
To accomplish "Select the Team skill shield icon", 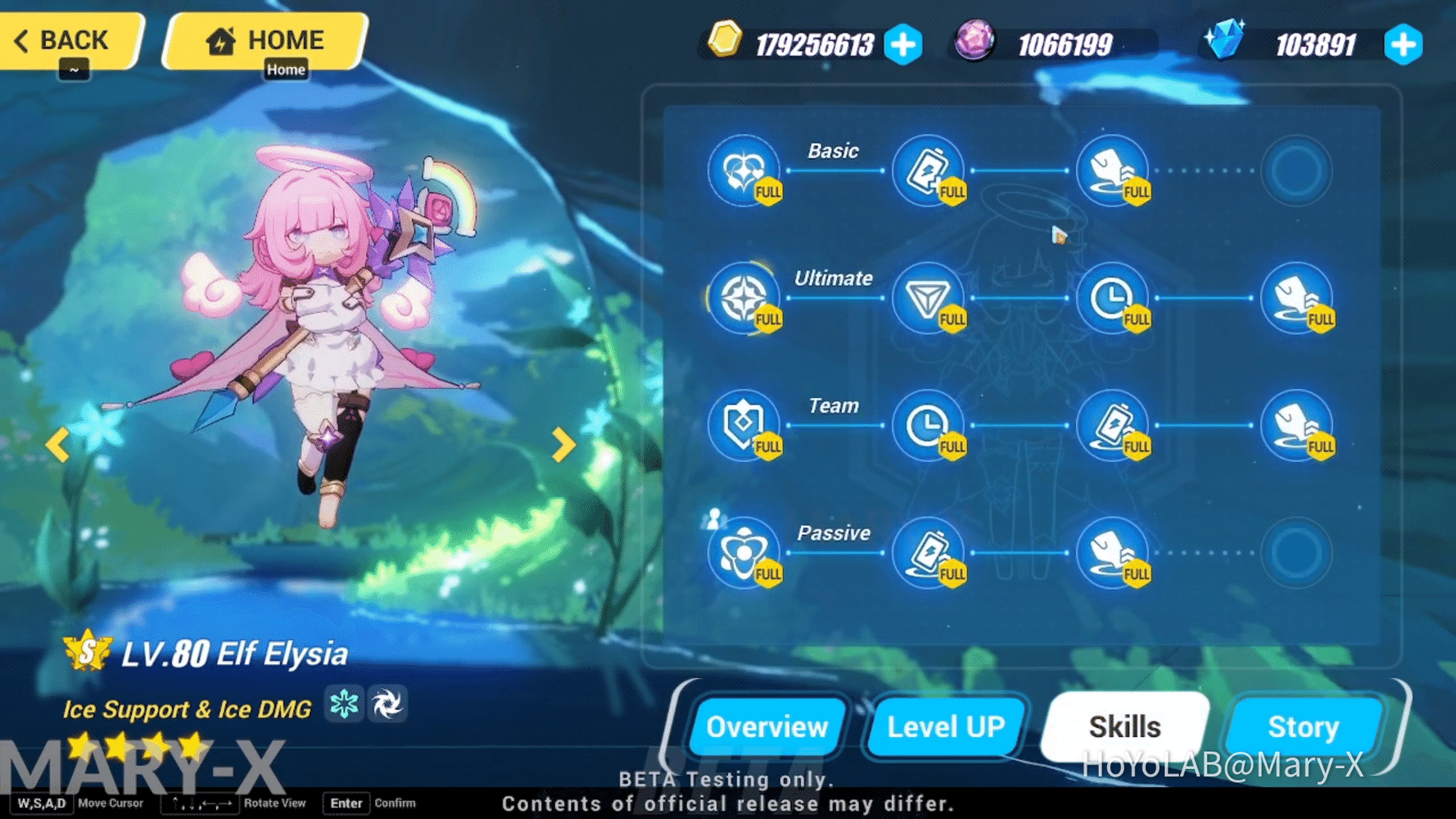I will (744, 424).
